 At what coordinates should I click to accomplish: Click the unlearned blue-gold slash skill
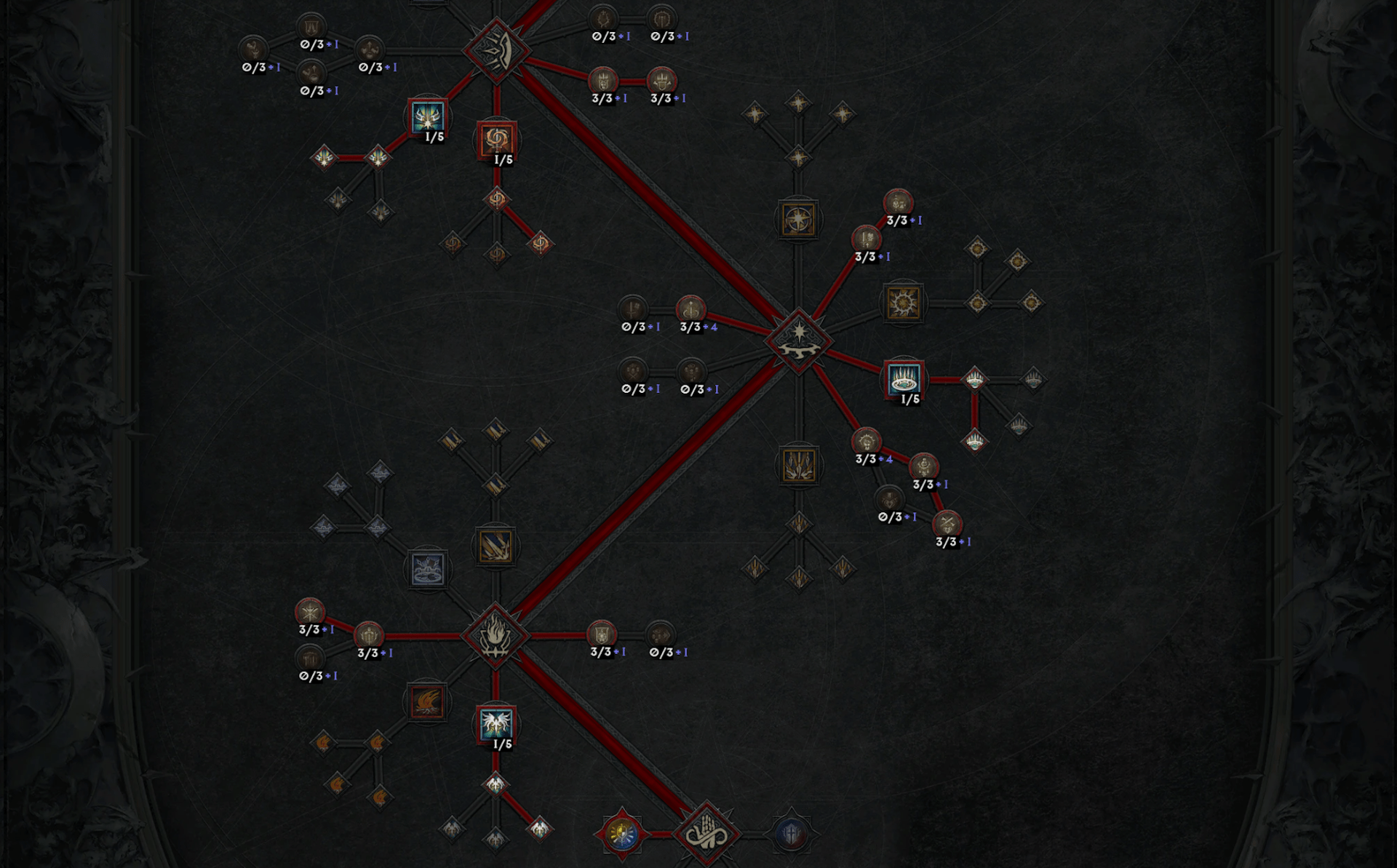[x=495, y=546]
